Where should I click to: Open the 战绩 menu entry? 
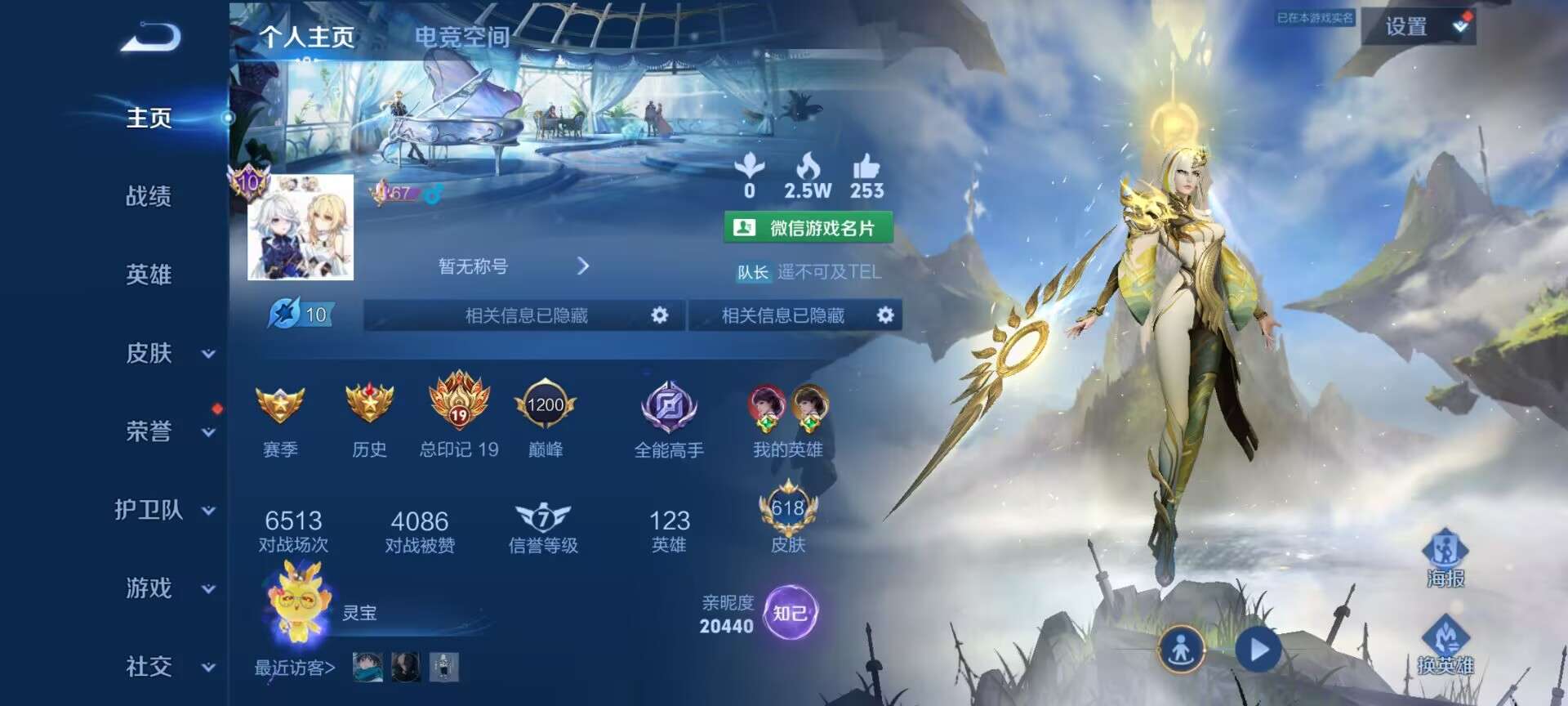pos(149,196)
